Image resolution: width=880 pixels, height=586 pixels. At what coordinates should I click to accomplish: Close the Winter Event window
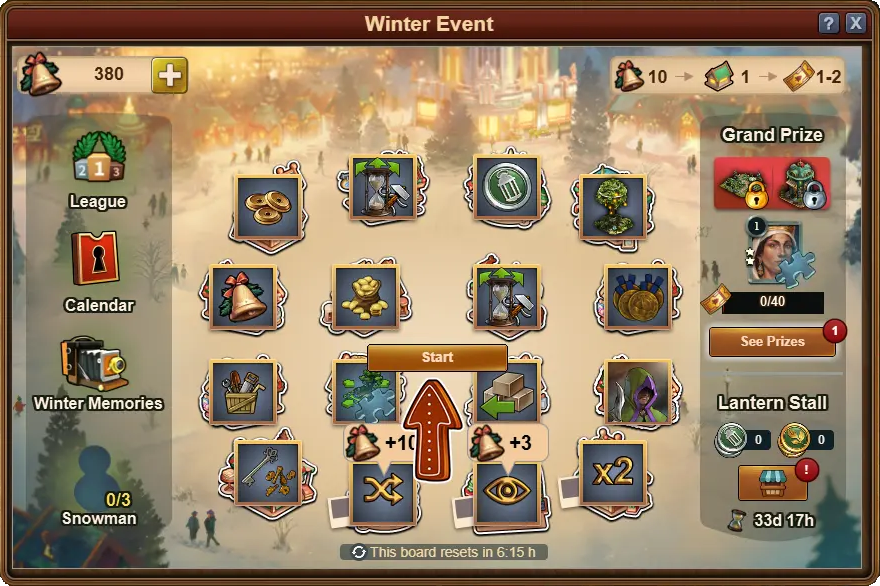point(856,23)
